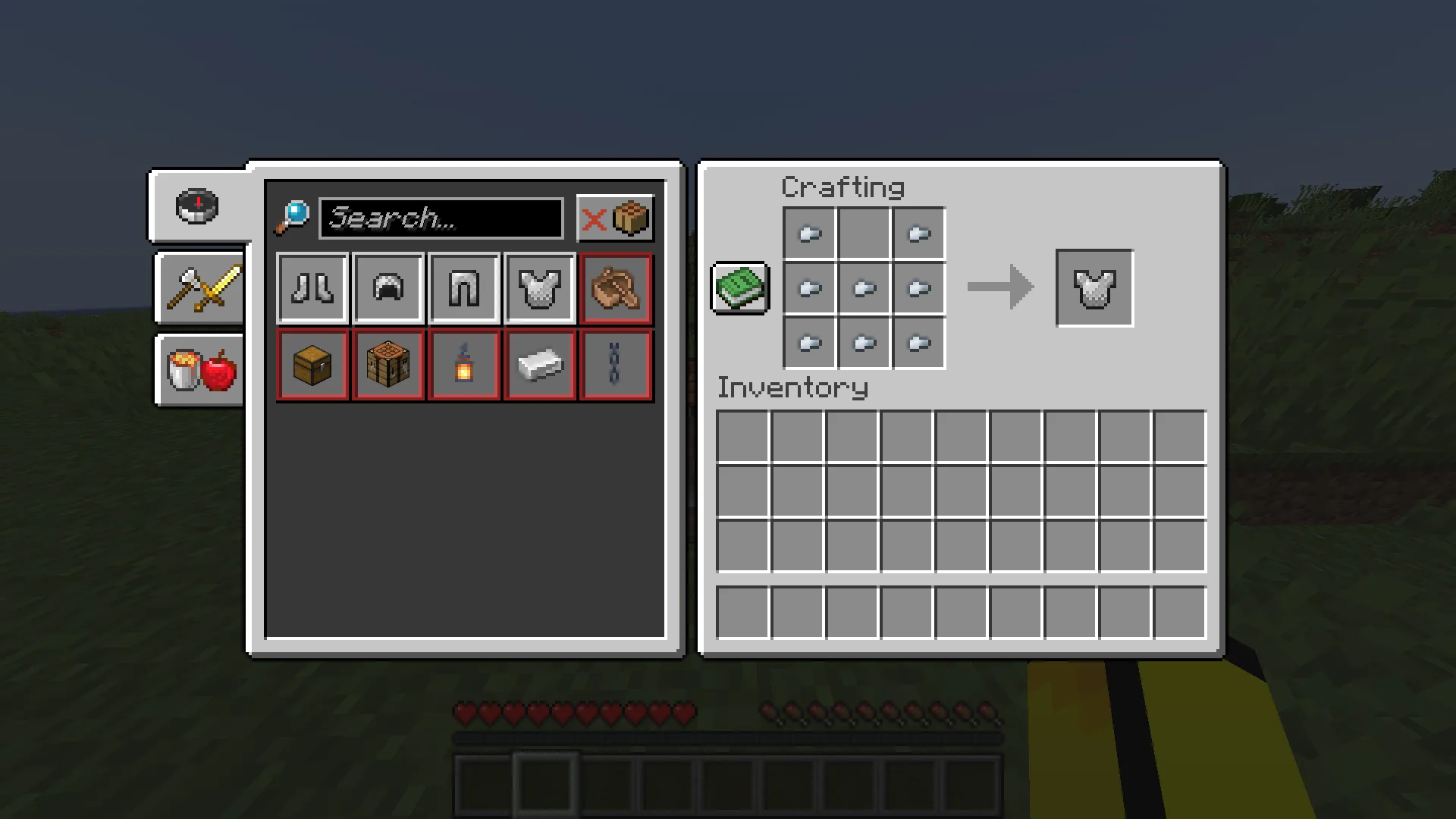Select the iron ingot recipe
The image size is (1456, 819).
click(540, 365)
